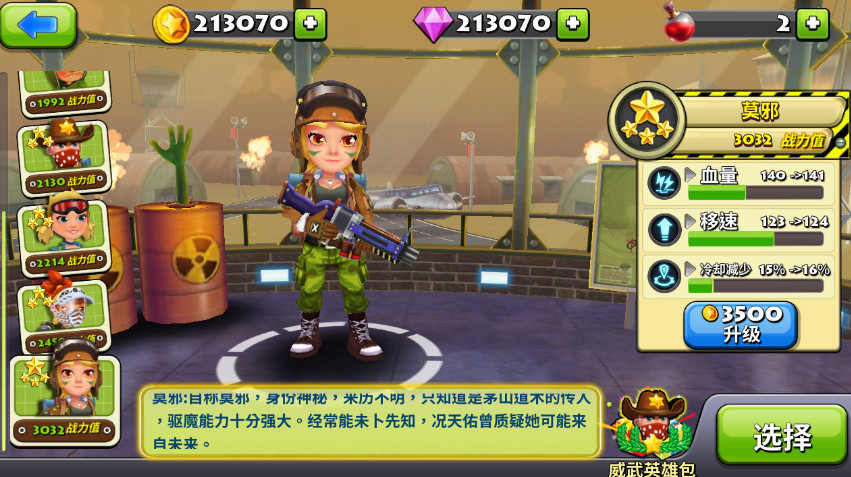851x477 pixels.
Task: Click the star rank badge beside 莫邪
Action: (646, 120)
